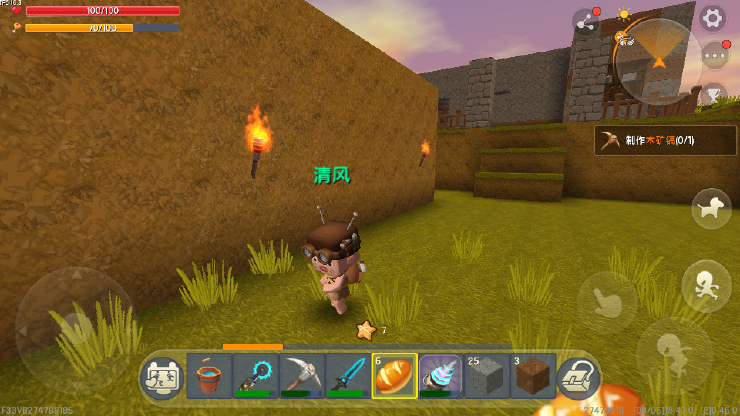Open the three-dots more menu
Viewport: 740px width, 416px height.
click(x=714, y=56)
